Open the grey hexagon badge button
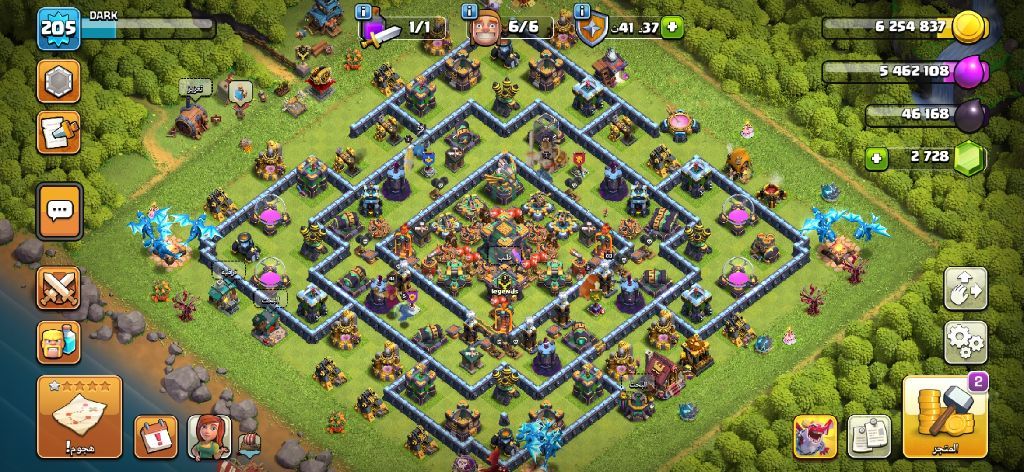 (59, 81)
